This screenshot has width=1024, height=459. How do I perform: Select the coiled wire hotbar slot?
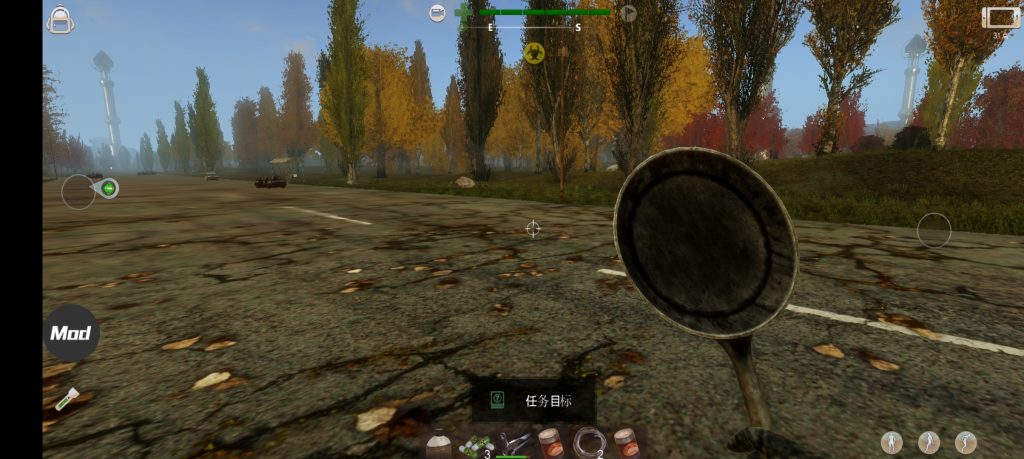[x=587, y=442]
